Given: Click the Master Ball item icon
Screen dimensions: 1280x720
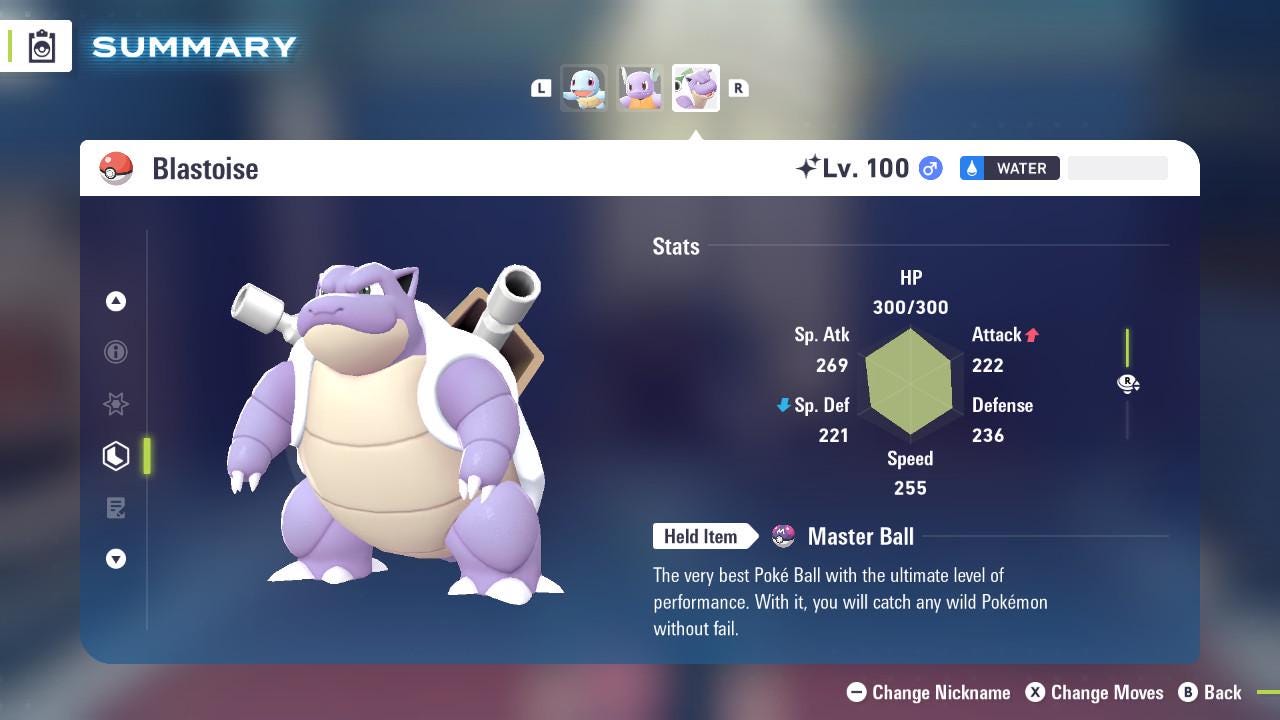Looking at the screenshot, I should [x=785, y=536].
